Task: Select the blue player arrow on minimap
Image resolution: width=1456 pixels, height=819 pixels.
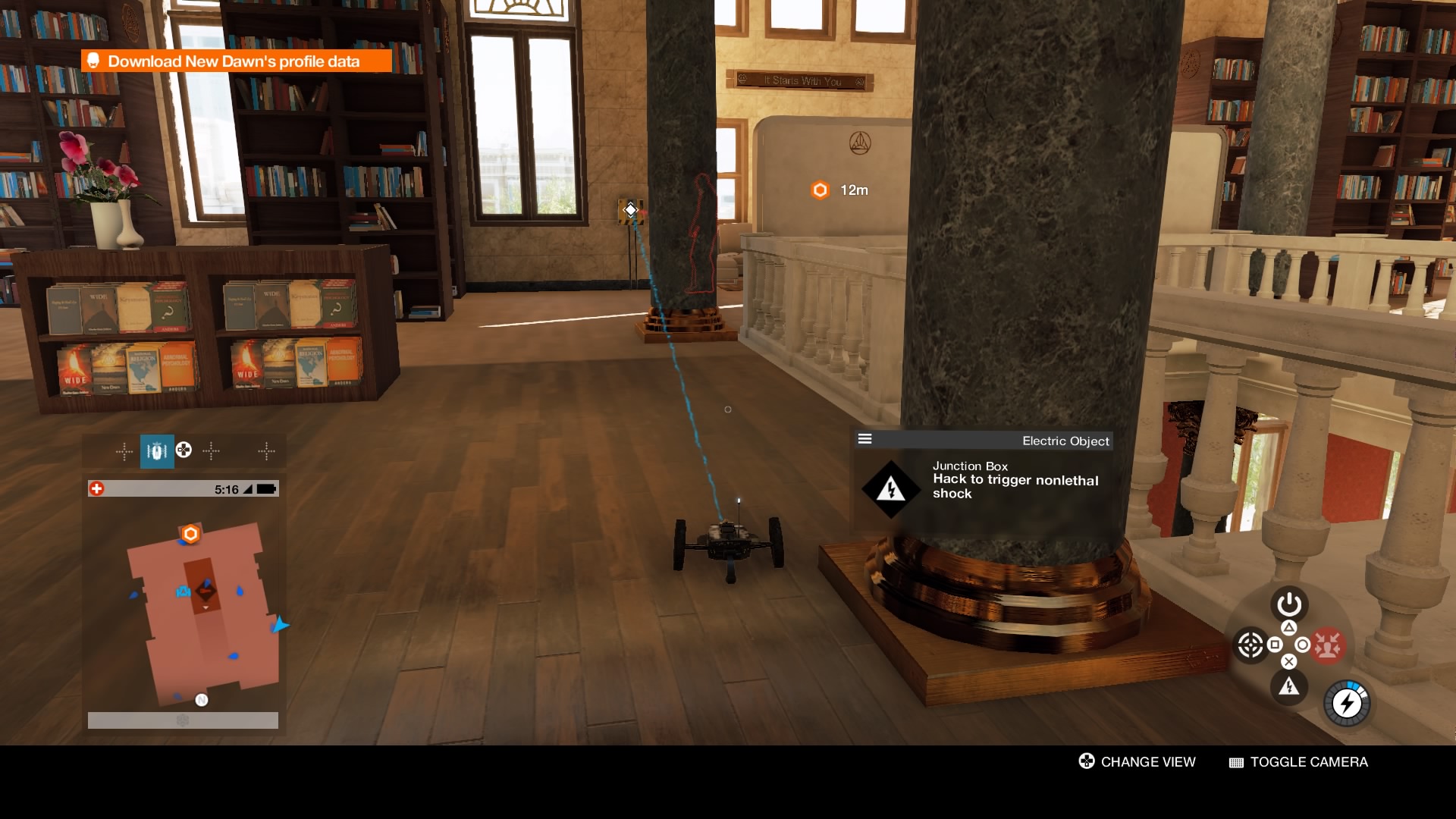Action: click(280, 625)
